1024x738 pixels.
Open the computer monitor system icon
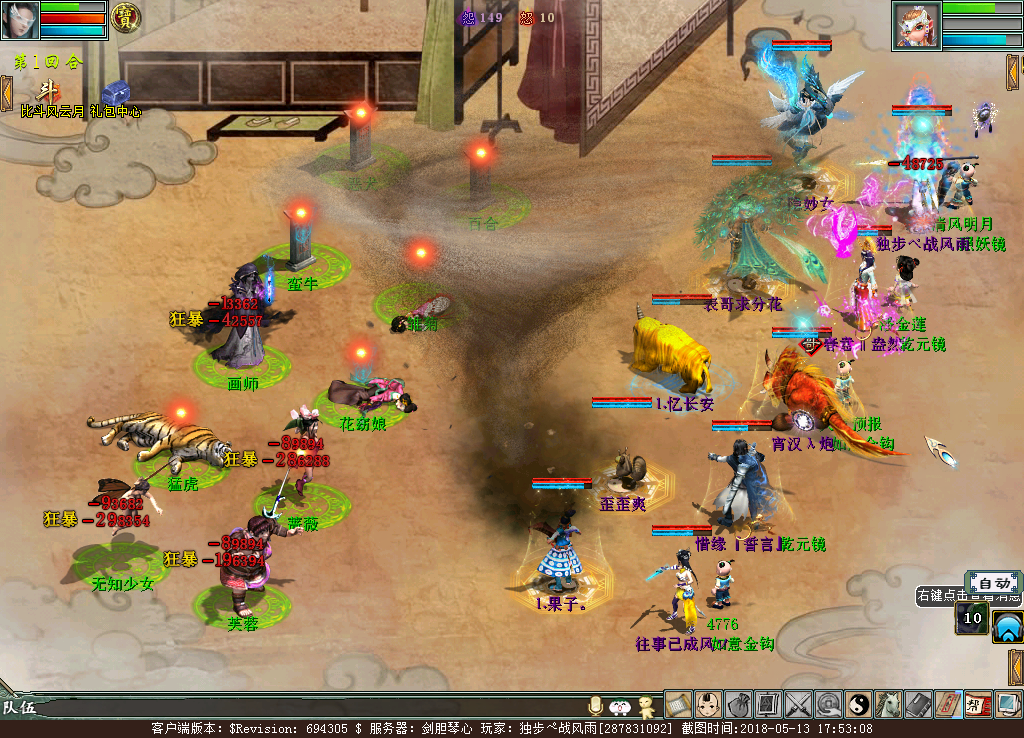pos(1008,705)
